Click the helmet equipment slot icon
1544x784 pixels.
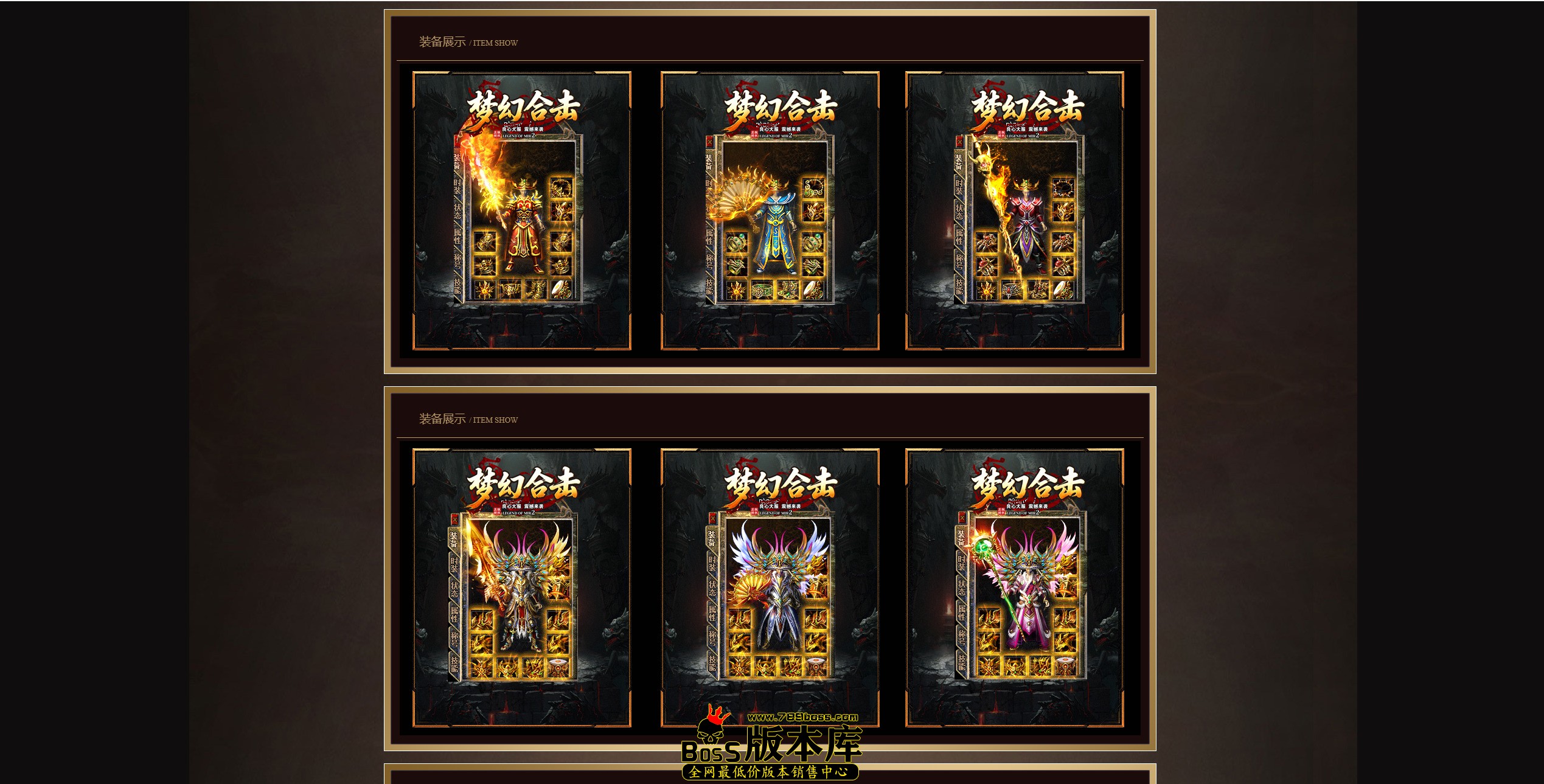(x=561, y=189)
